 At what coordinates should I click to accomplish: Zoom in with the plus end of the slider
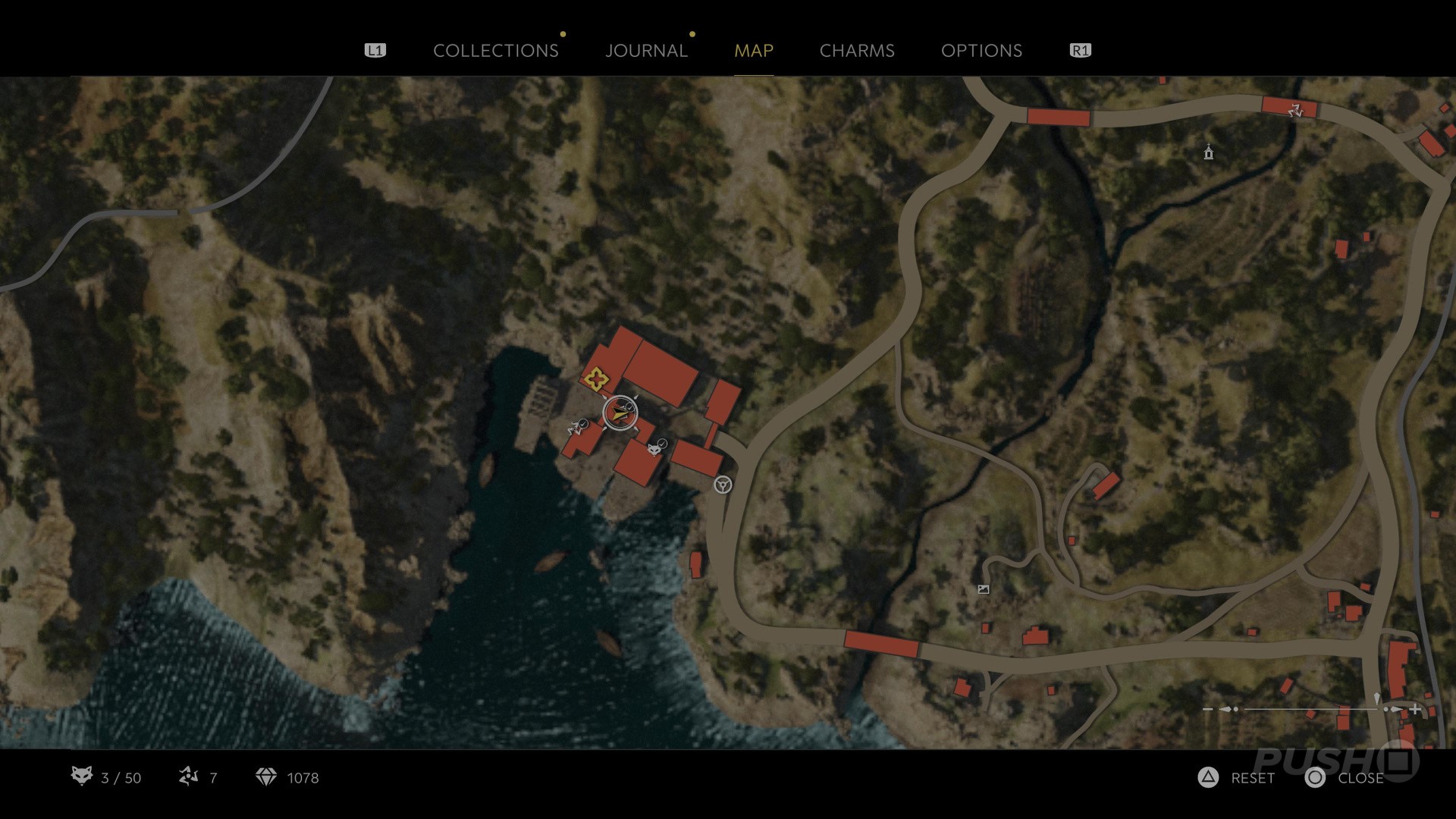(1415, 710)
